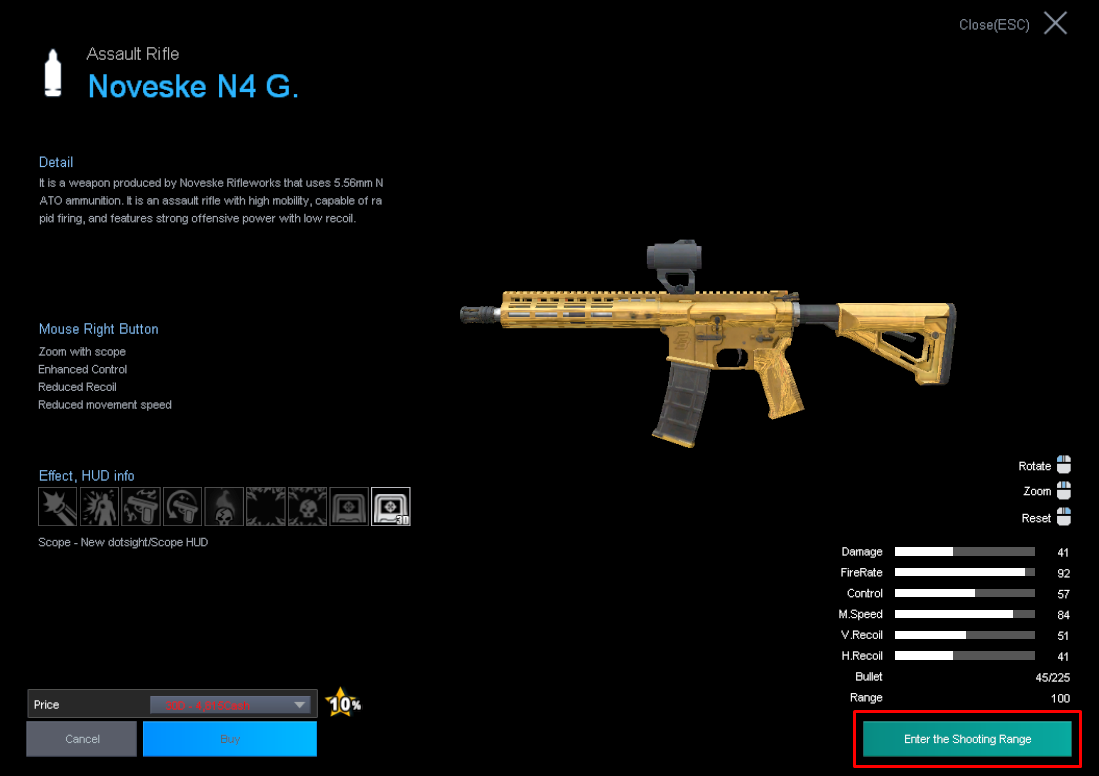Viewport: 1099px width, 776px height.
Task: Cancel the purchase
Action: click(82, 739)
